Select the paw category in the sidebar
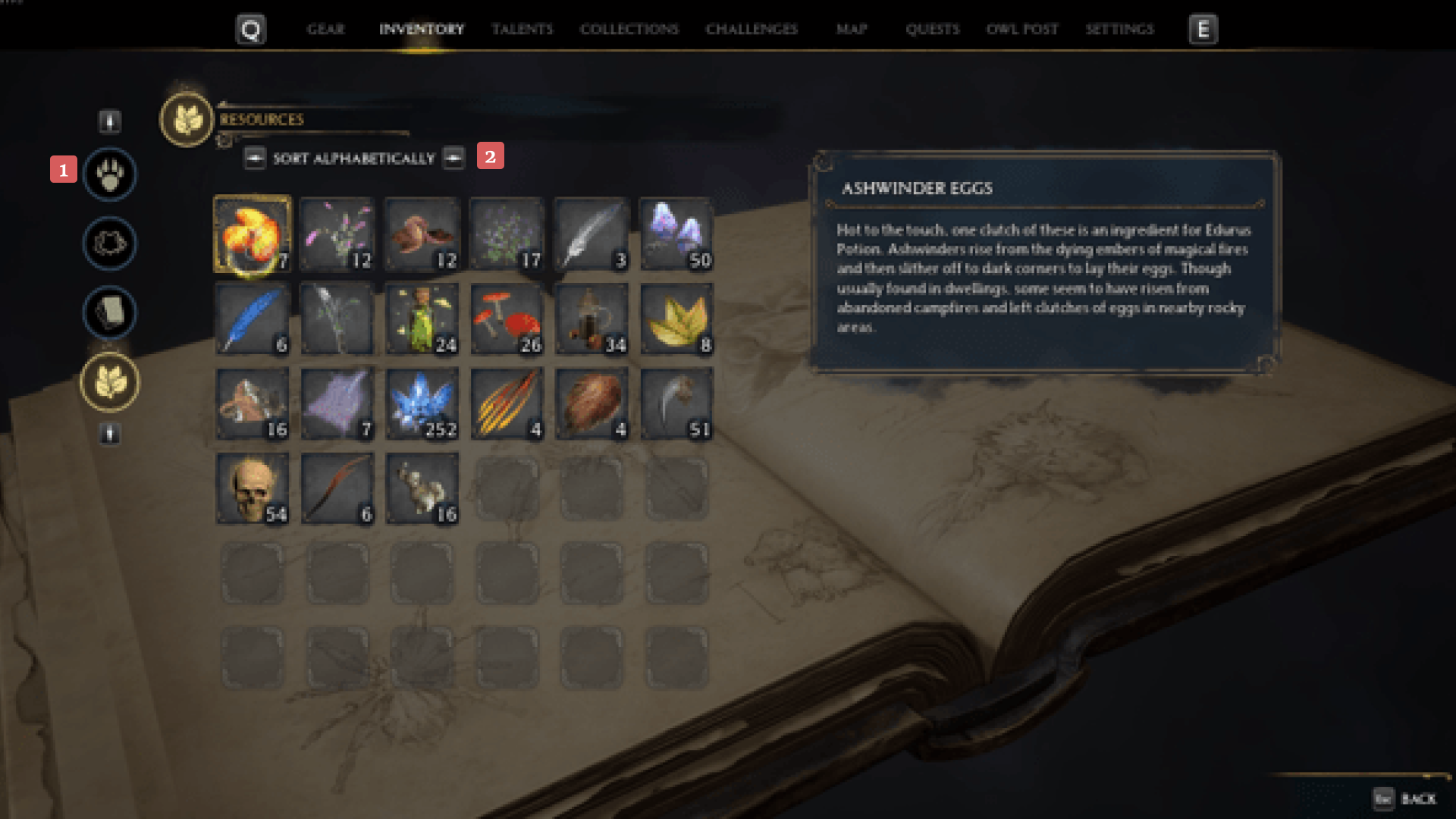1456x819 pixels. tap(109, 174)
